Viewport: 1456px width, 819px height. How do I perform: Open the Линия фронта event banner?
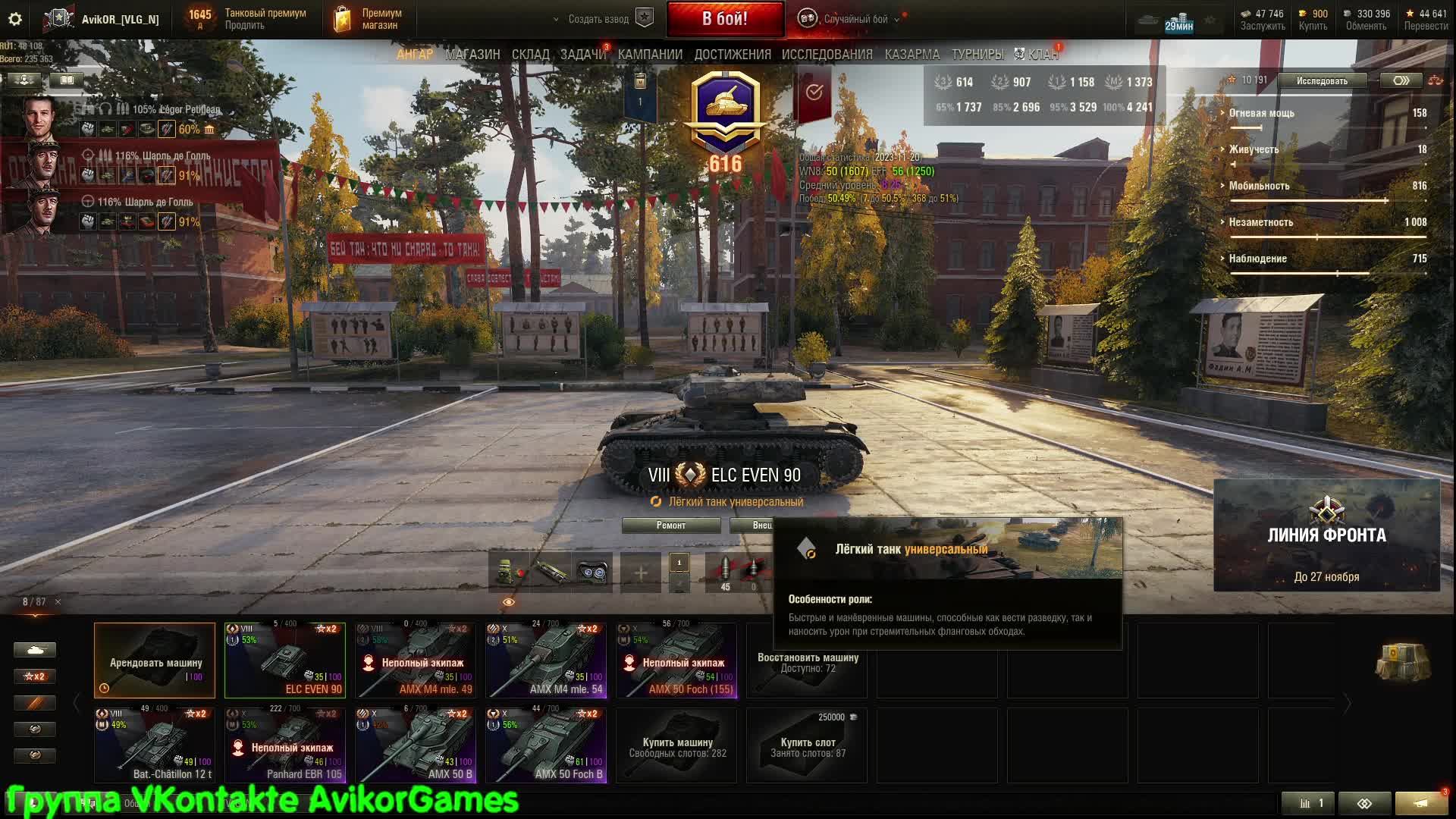coord(1326,535)
